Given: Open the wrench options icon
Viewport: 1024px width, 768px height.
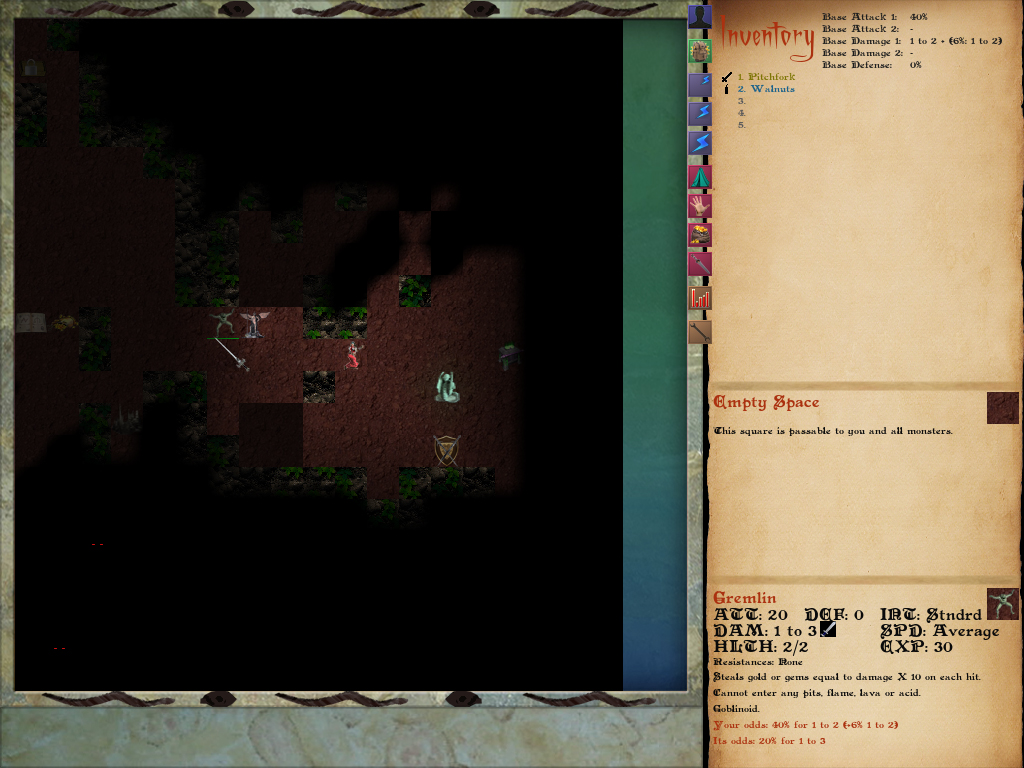Looking at the screenshot, I should point(700,331).
